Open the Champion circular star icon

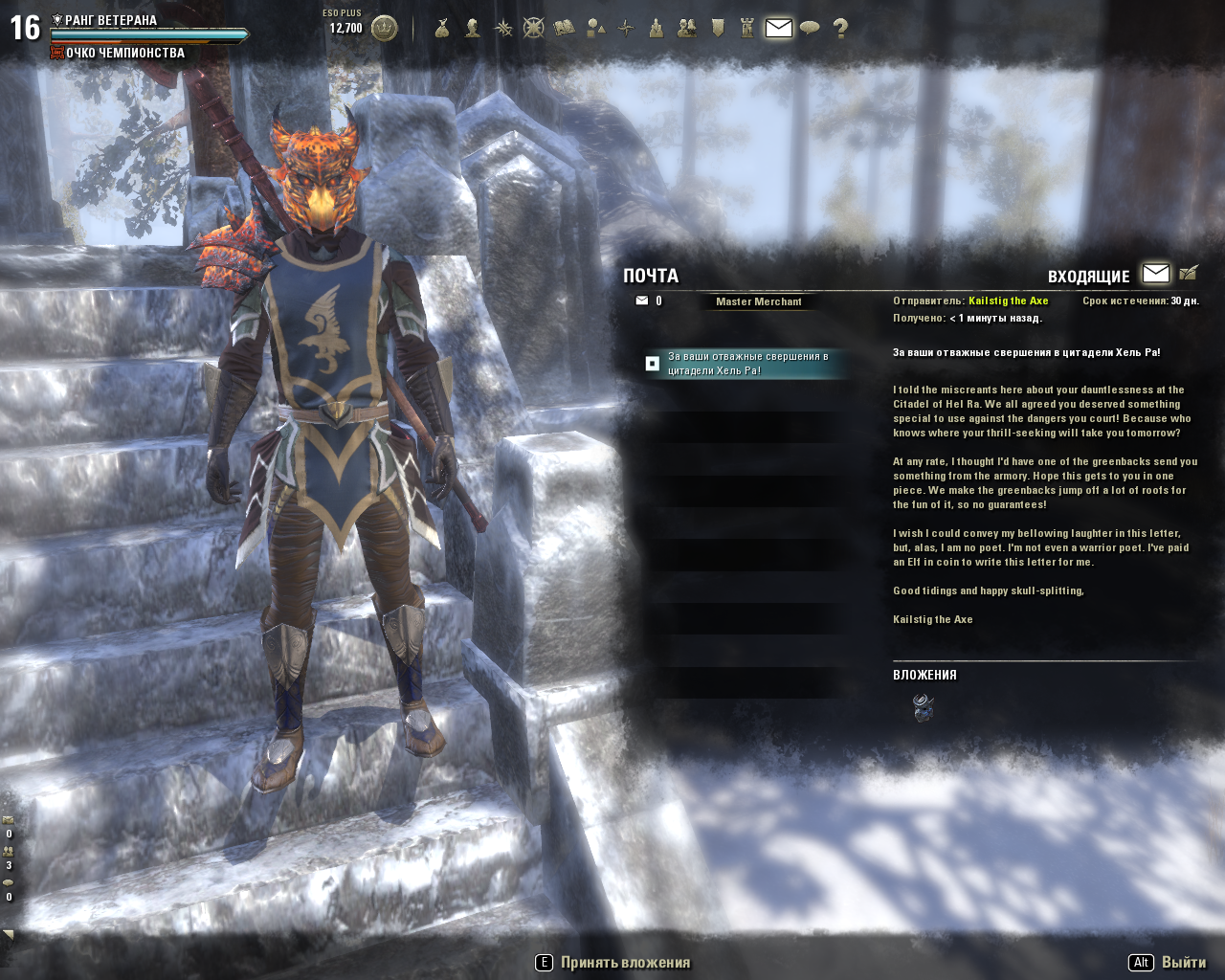(533, 28)
